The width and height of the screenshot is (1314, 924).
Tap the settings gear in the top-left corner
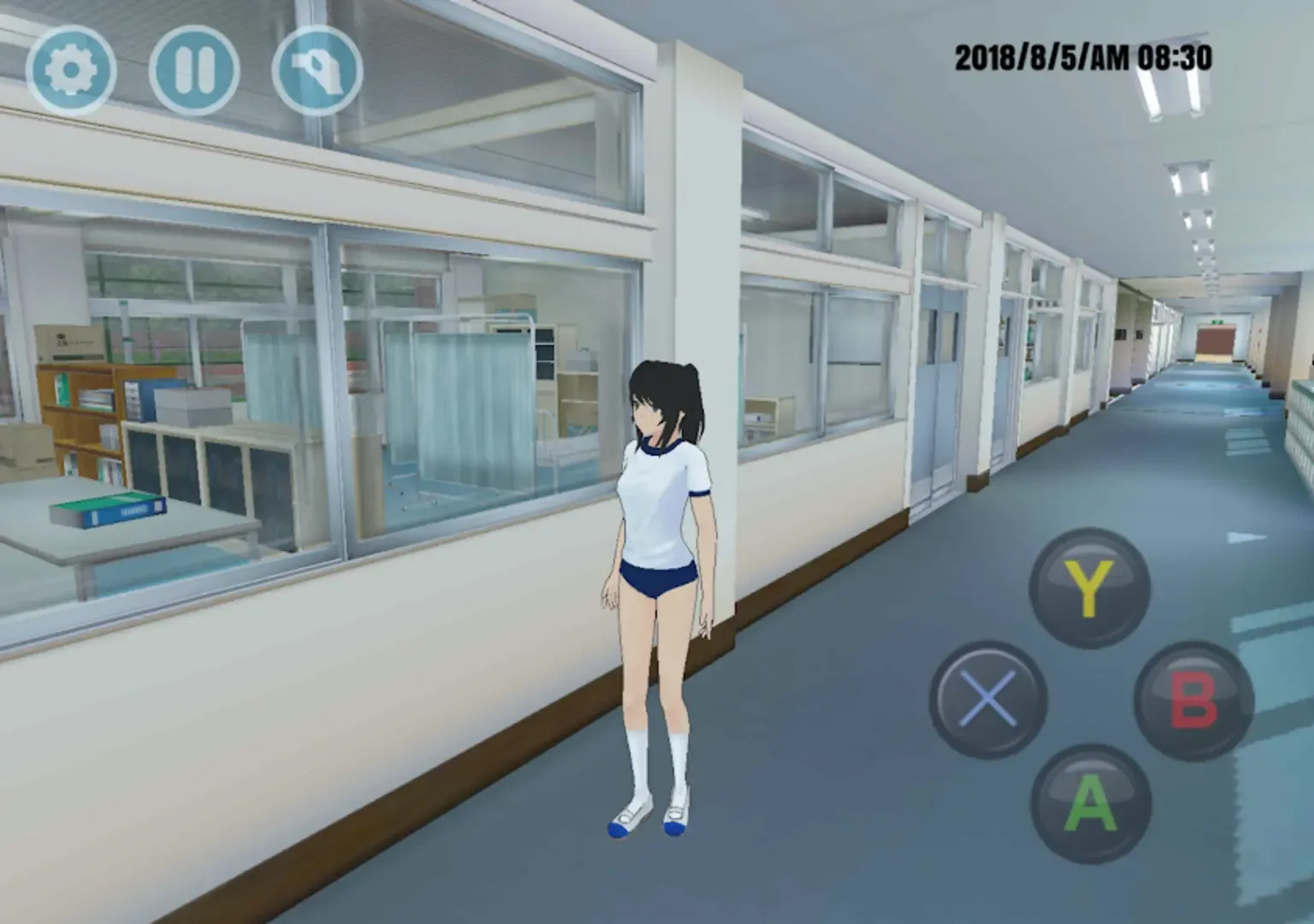click(73, 70)
